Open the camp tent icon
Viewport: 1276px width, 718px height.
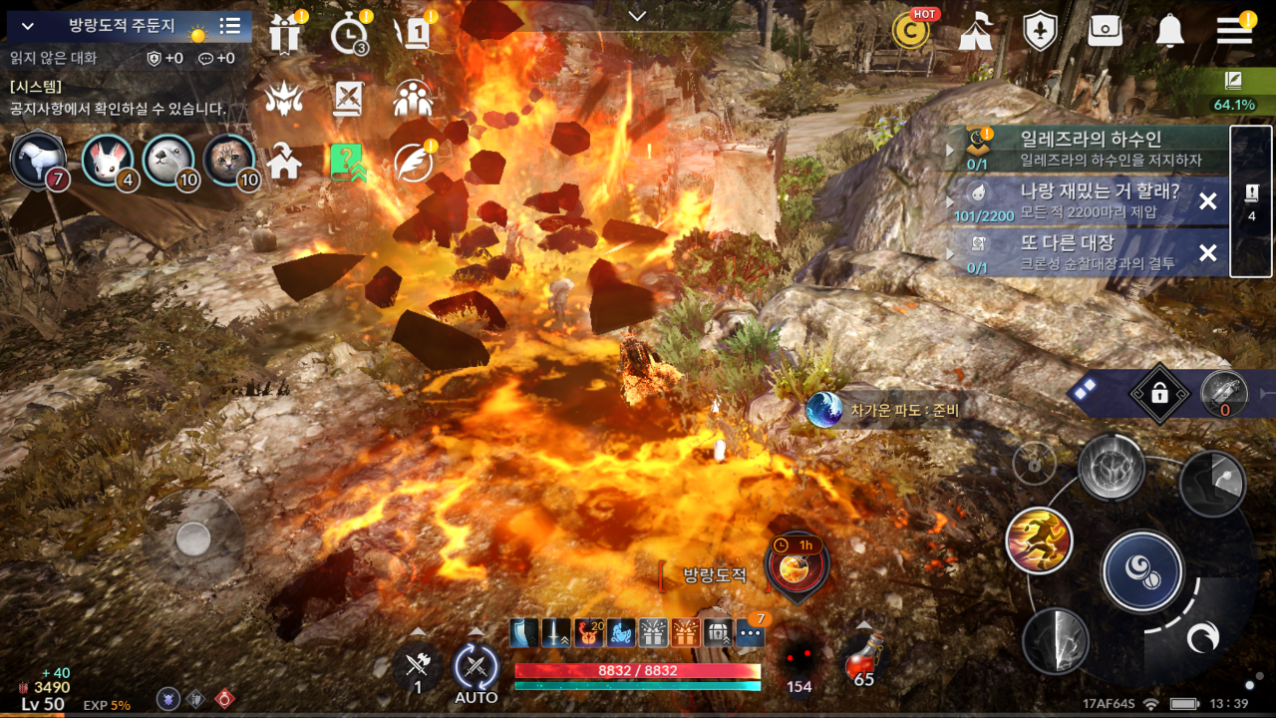975,32
